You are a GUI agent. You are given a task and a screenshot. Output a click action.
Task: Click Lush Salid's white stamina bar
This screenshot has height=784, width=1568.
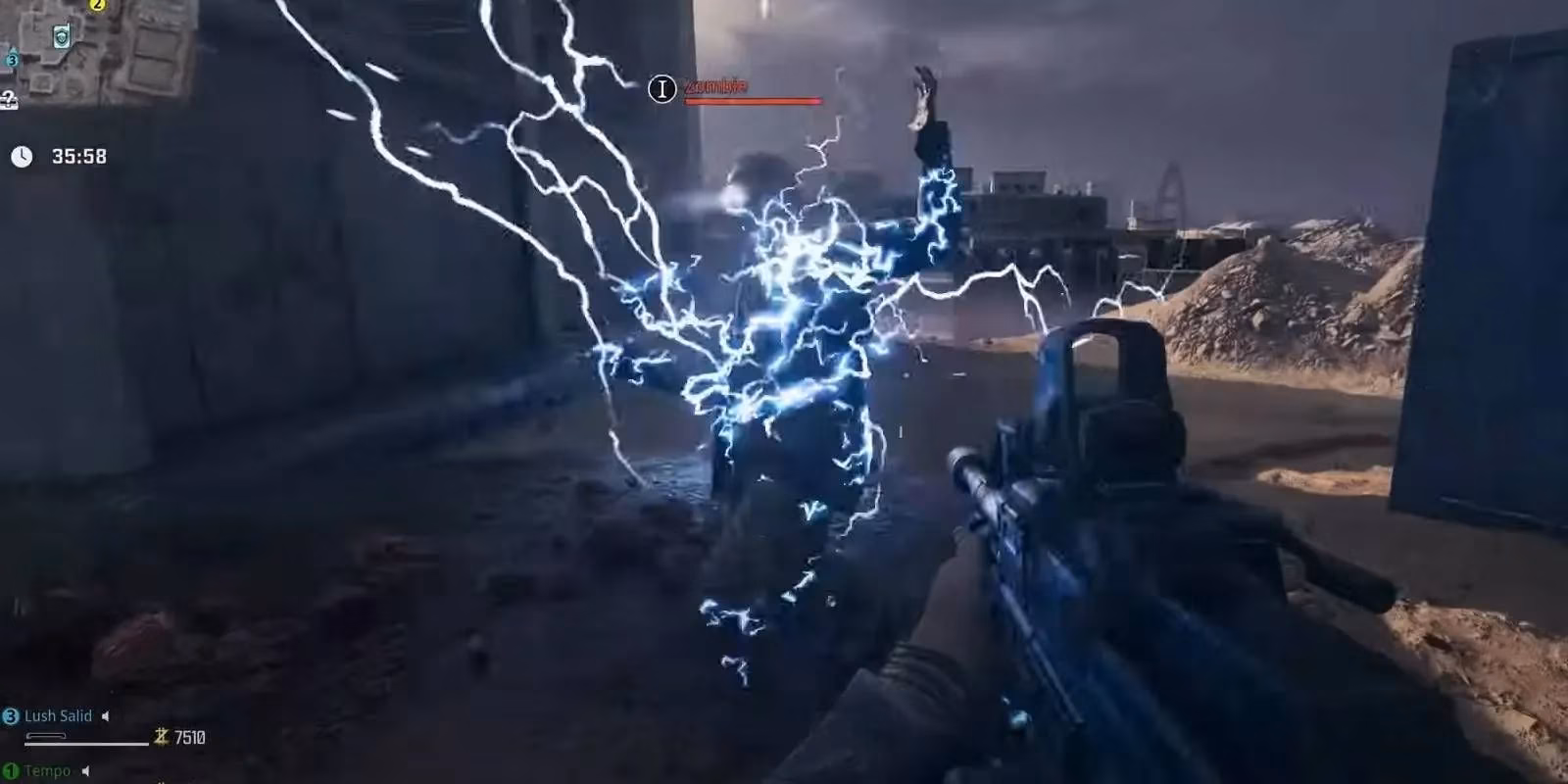click(x=86, y=744)
